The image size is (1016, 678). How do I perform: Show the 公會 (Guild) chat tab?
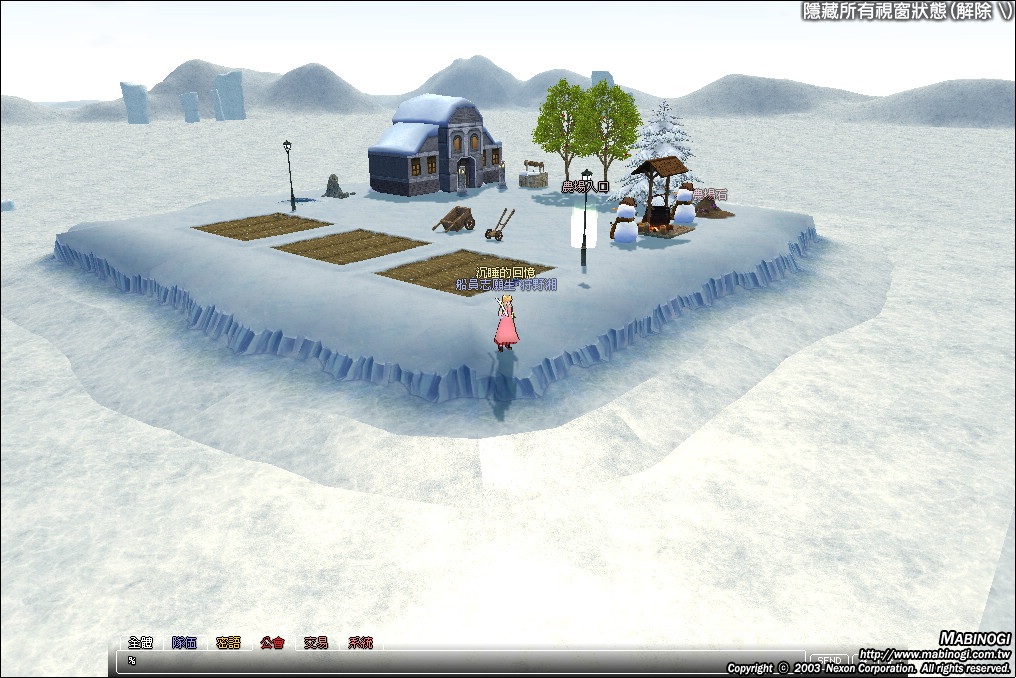click(x=272, y=642)
